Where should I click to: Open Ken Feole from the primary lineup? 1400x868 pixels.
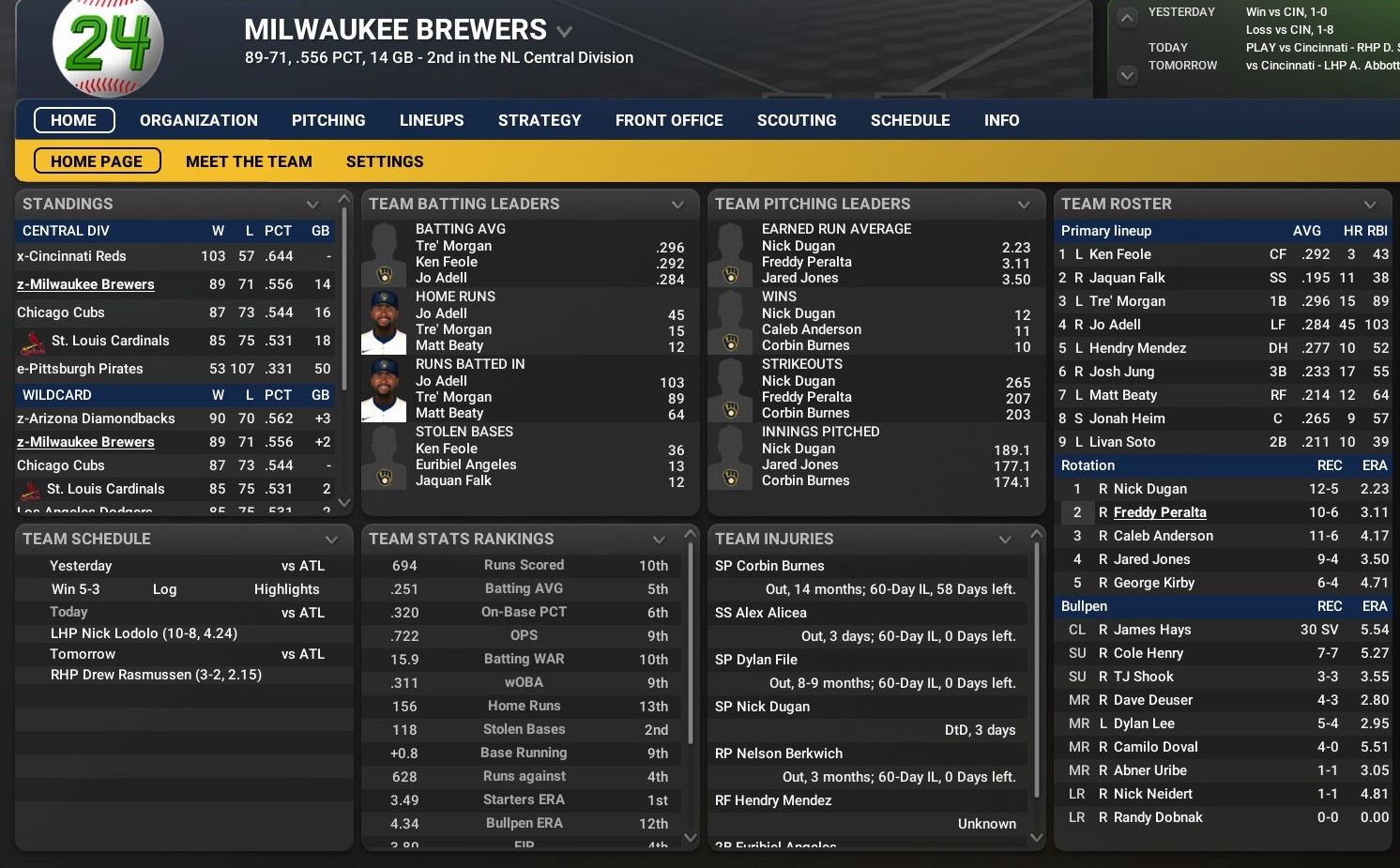click(1119, 254)
